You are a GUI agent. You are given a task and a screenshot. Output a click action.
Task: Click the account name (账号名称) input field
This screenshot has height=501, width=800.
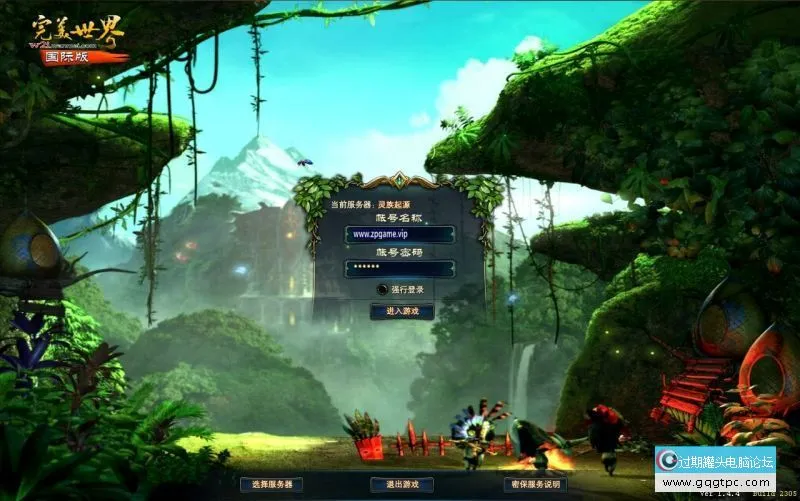400,234
